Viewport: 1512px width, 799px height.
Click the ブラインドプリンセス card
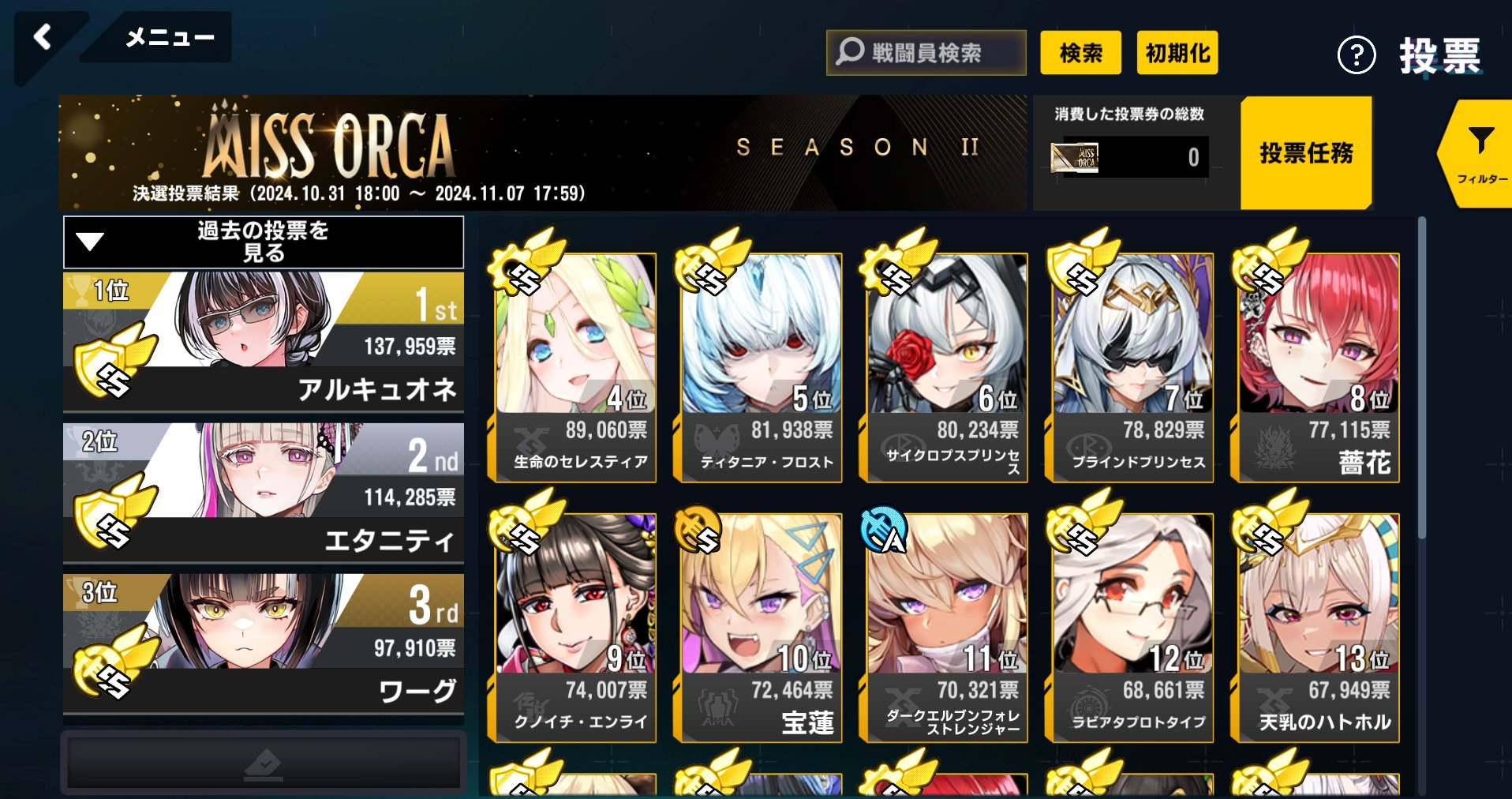tap(1133, 367)
